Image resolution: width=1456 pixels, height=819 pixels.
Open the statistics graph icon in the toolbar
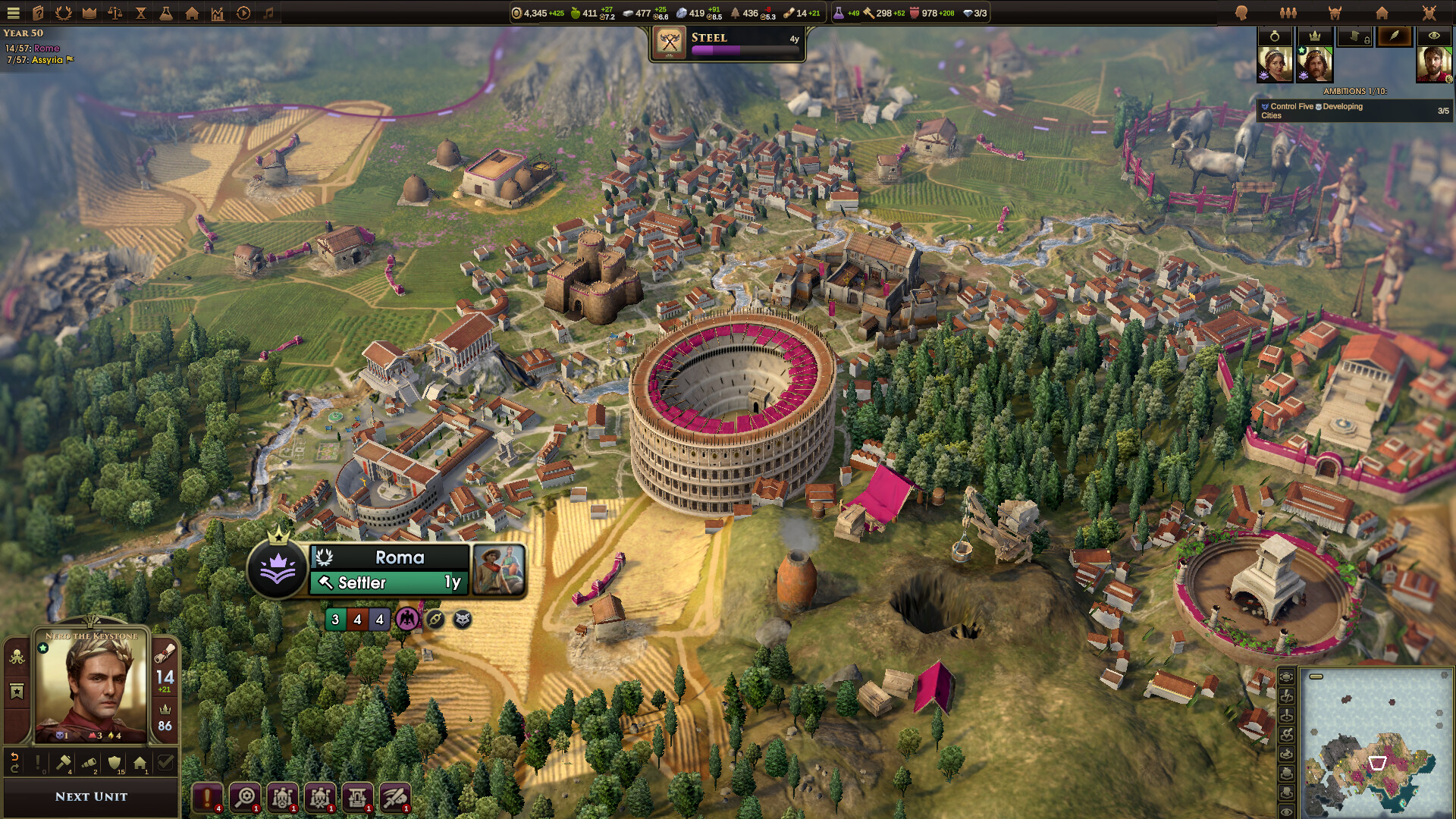tap(218, 12)
